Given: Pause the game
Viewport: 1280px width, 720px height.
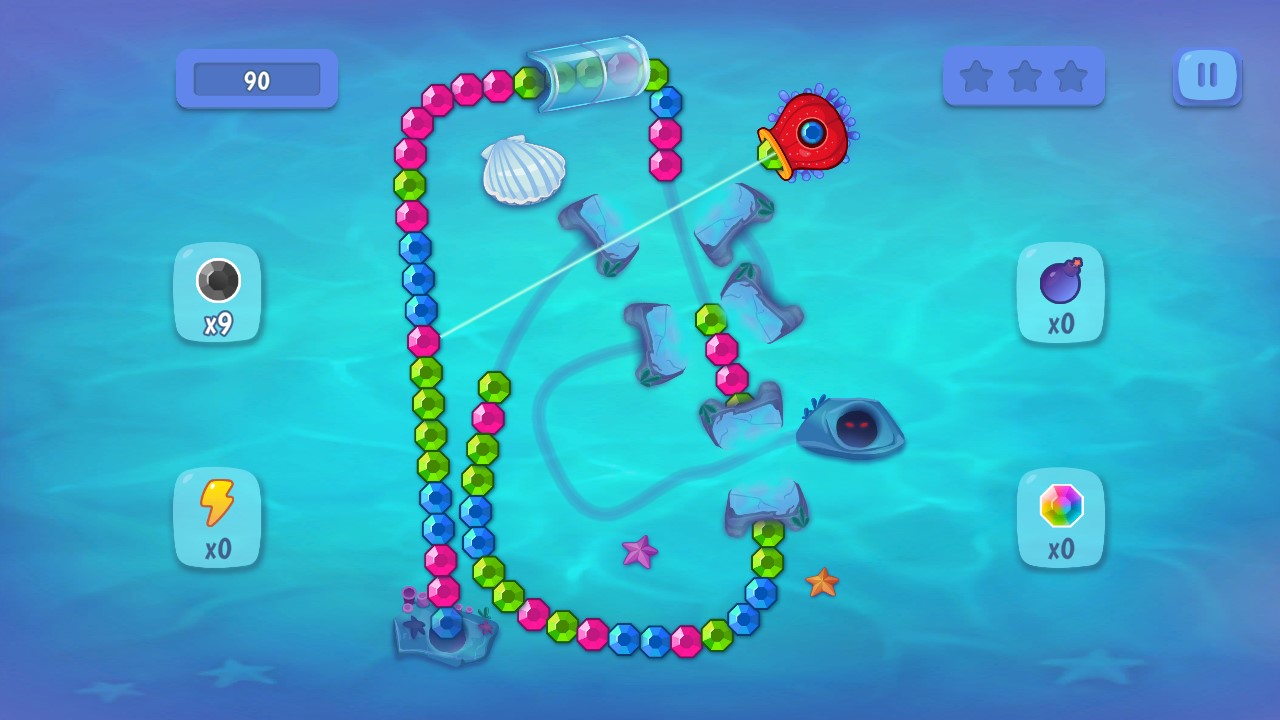Looking at the screenshot, I should [x=1207, y=76].
